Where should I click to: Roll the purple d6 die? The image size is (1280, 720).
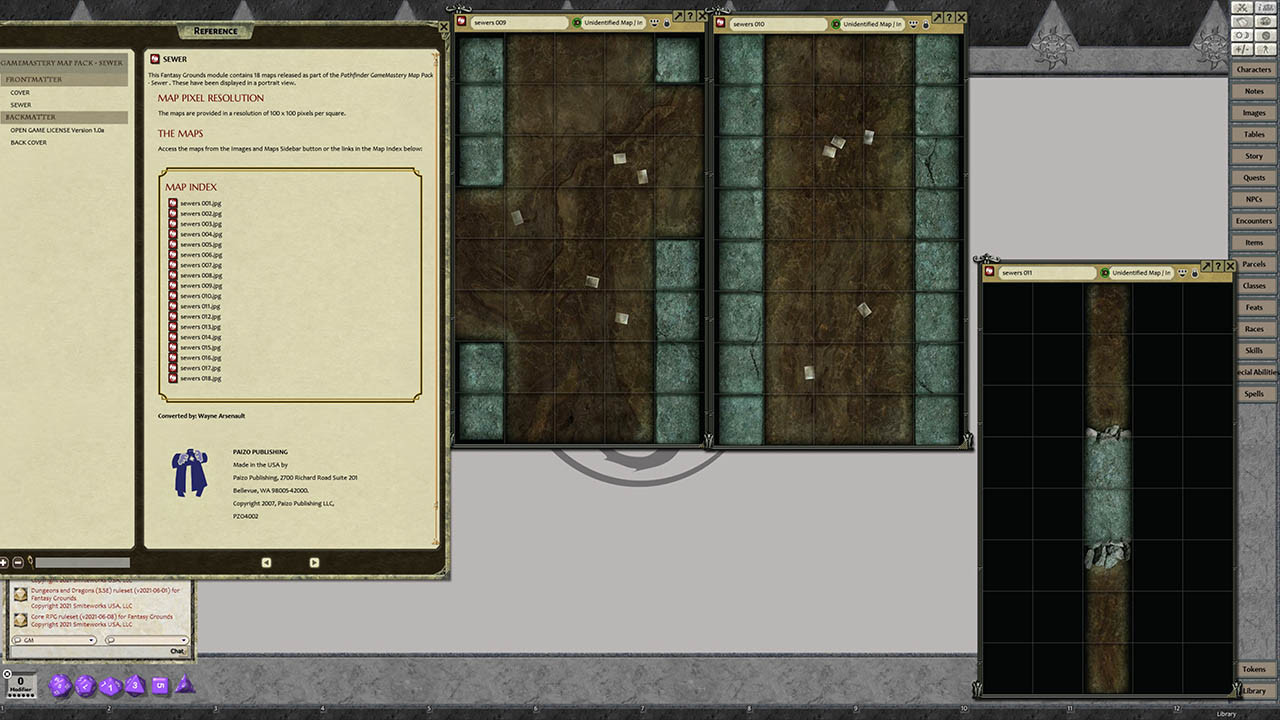(x=160, y=686)
